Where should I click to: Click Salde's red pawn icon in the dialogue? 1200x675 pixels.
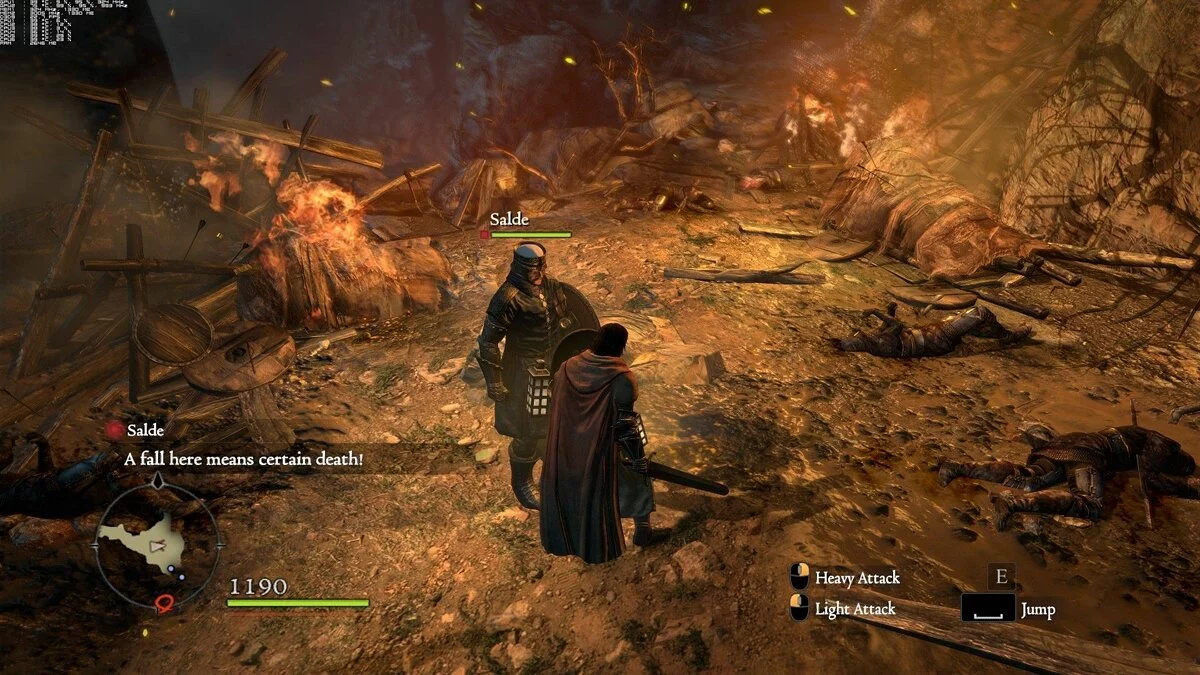coord(114,430)
